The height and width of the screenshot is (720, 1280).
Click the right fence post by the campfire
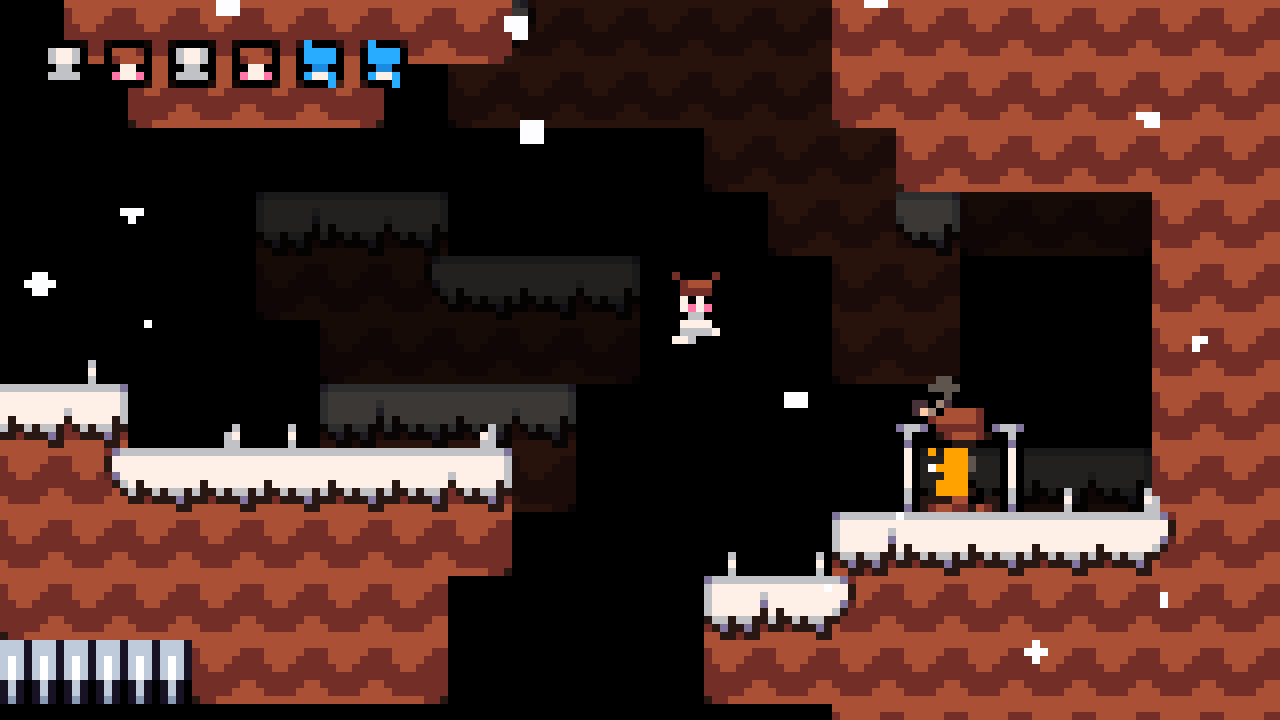click(1012, 460)
